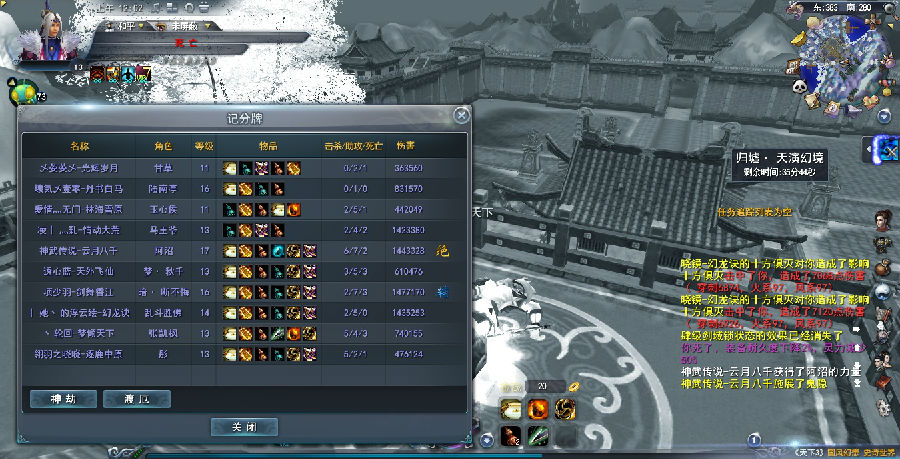Click the player portrait avatar
The image size is (900, 459).
point(45,32)
